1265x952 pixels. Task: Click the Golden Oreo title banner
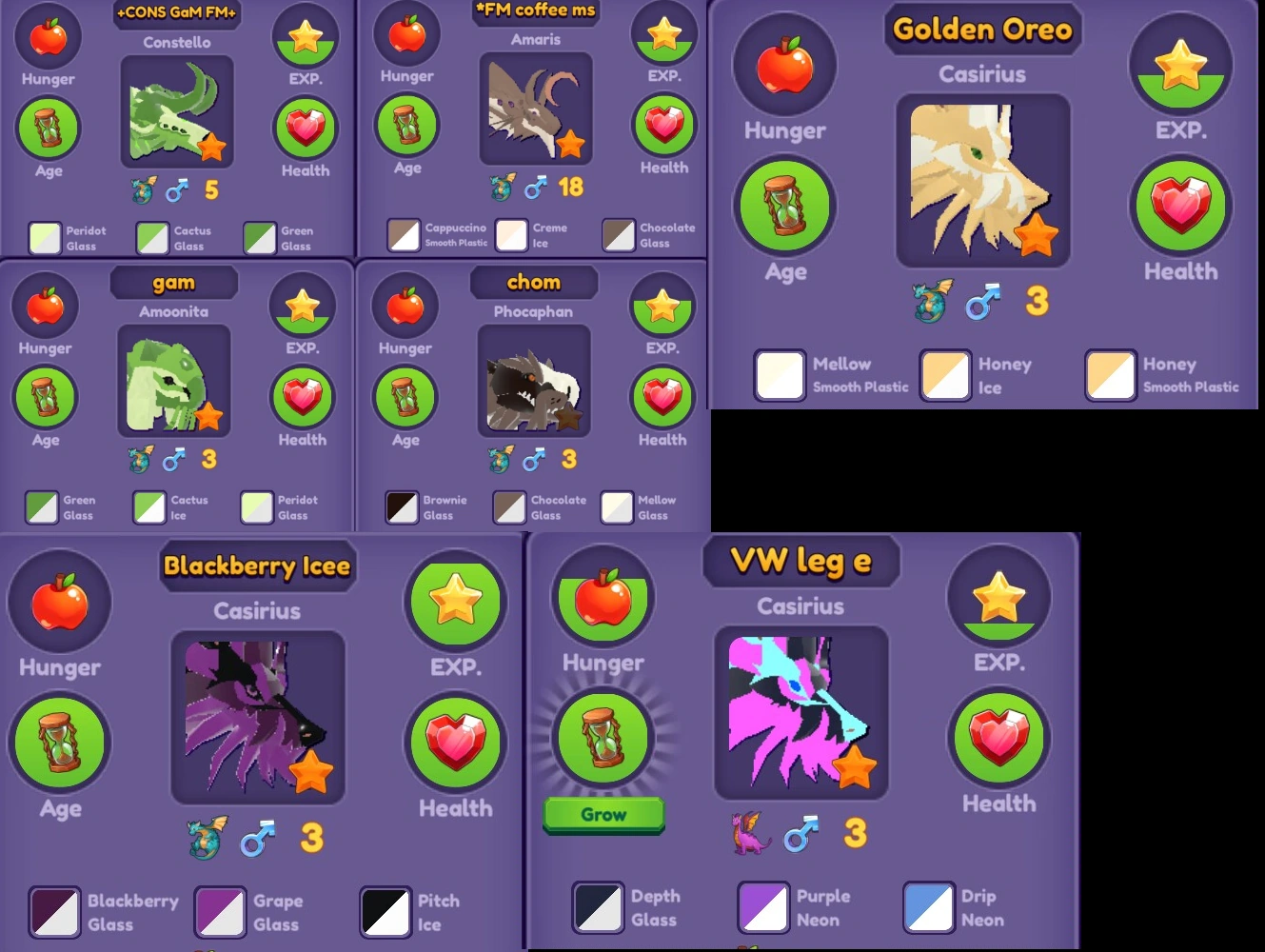(x=983, y=30)
